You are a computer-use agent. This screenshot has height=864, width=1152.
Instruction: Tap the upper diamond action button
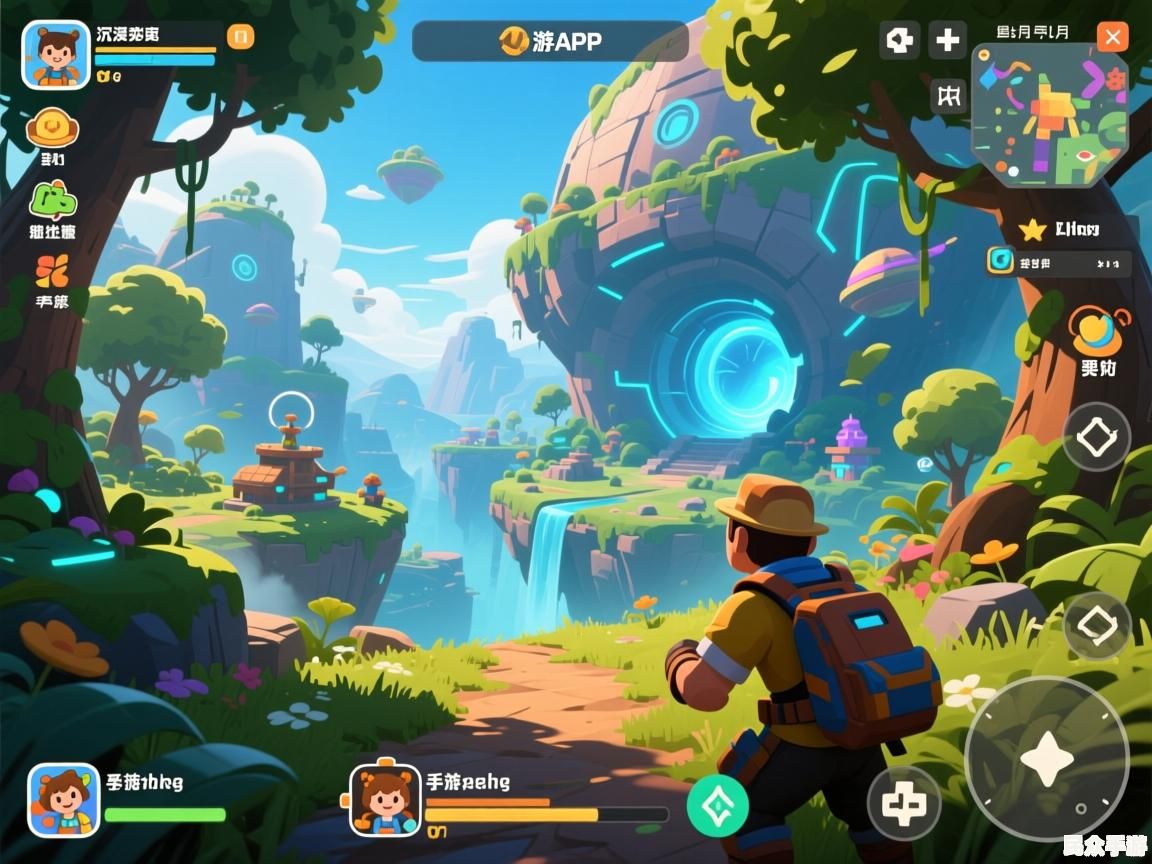point(1096,437)
